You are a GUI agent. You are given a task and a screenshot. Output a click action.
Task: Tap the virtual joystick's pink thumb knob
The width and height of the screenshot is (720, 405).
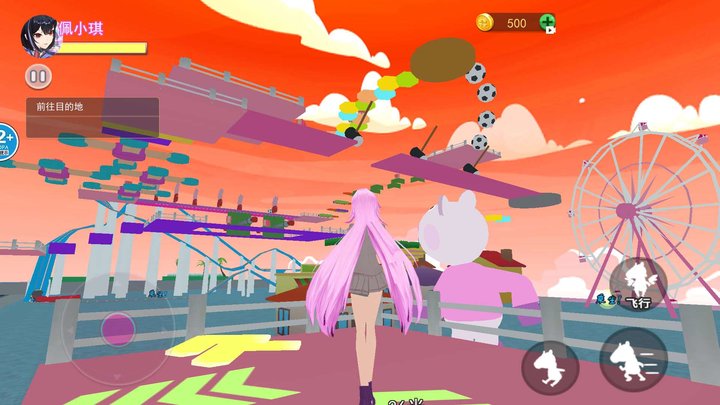[x=119, y=328]
